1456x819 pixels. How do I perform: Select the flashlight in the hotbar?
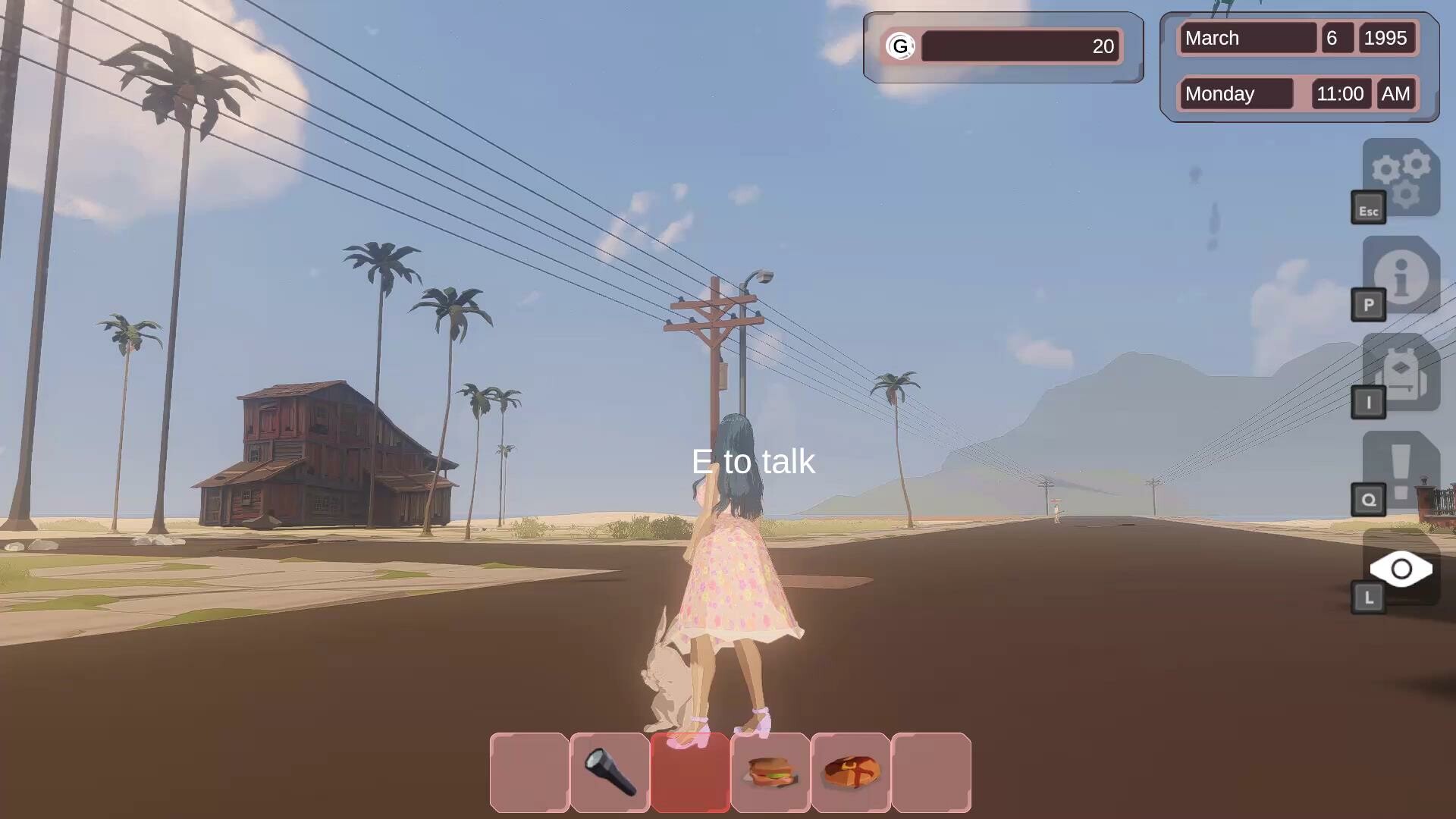pyautogui.click(x=609, y=773)
